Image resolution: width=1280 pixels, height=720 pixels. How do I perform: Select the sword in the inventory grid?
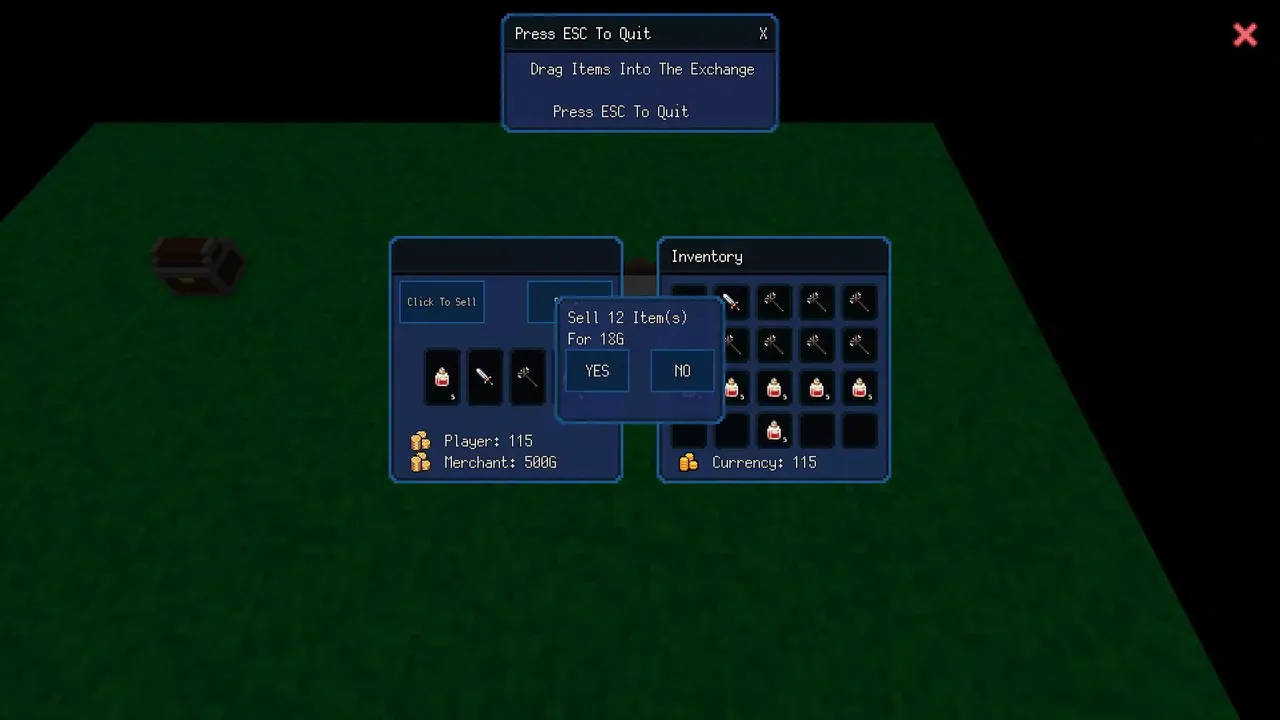(731, 302)
